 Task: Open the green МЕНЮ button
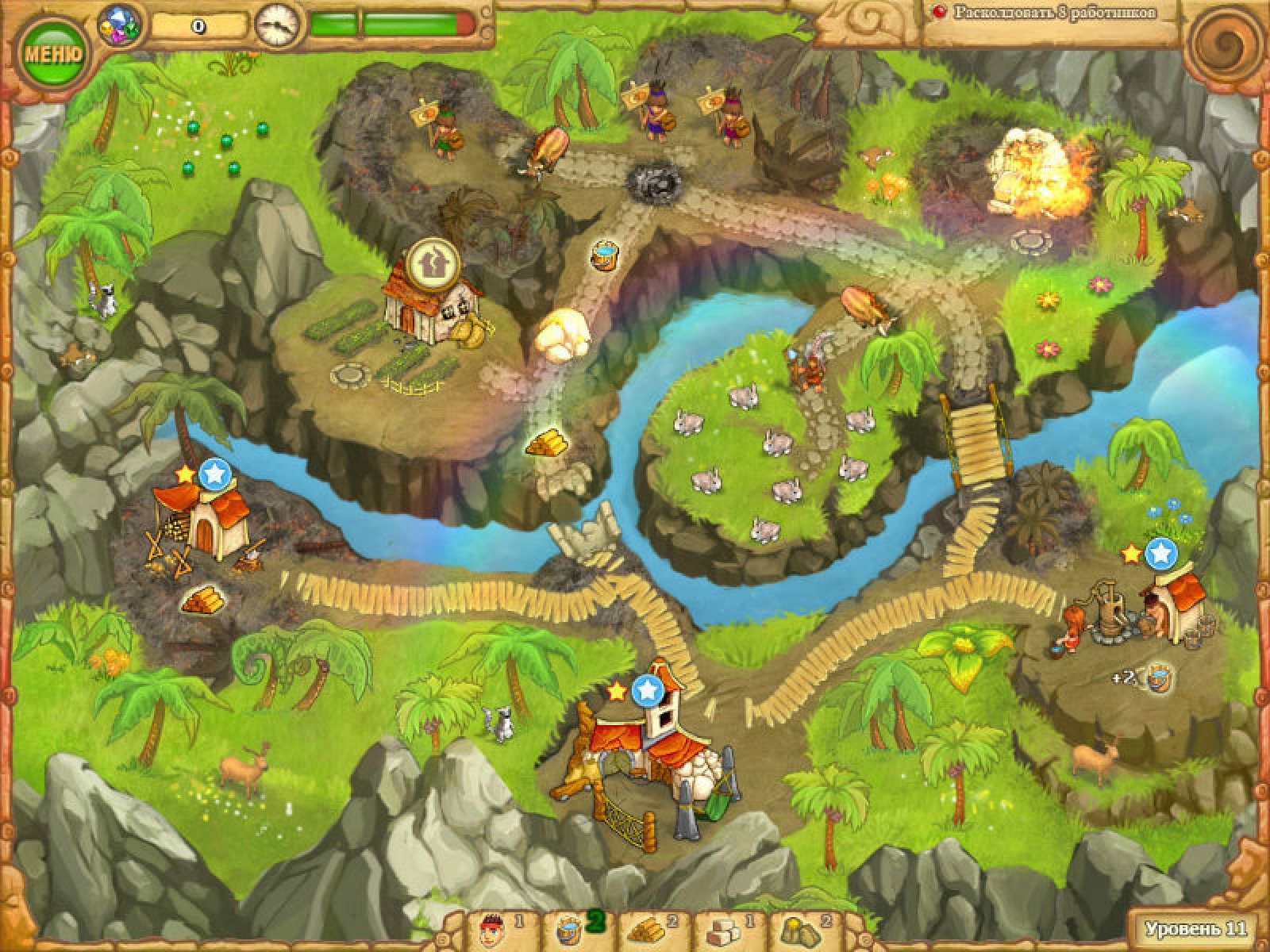52,54
